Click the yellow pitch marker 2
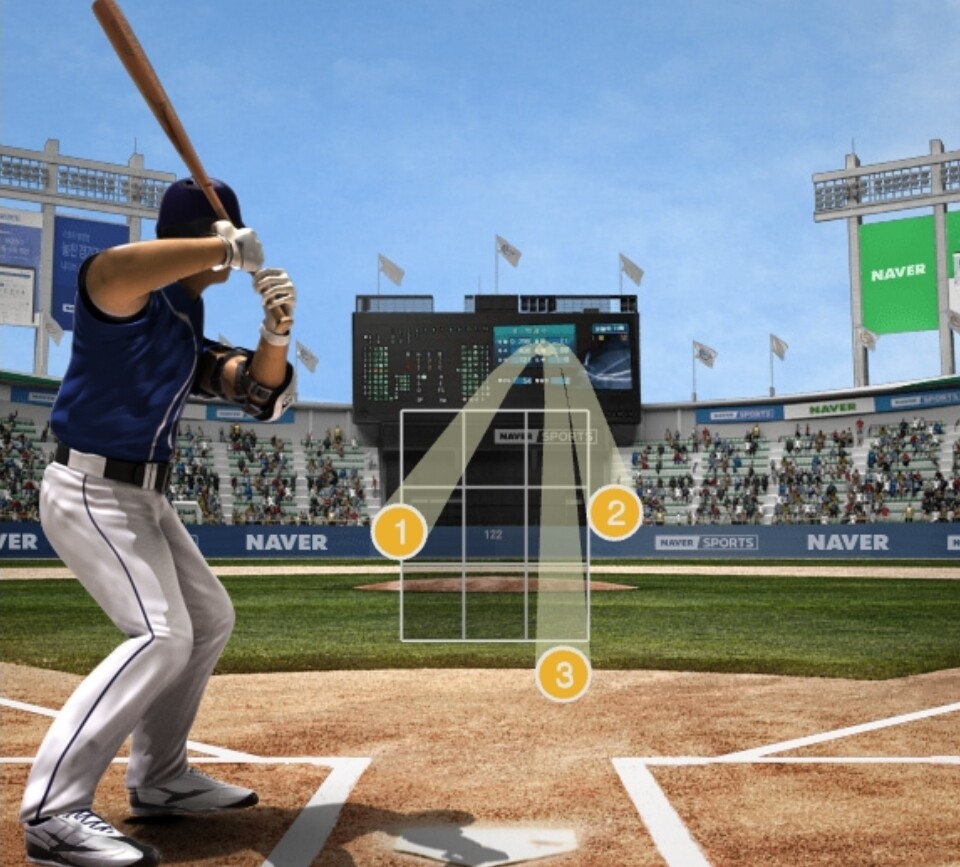This screenshot has width=960, height=867. pos(615,513)
